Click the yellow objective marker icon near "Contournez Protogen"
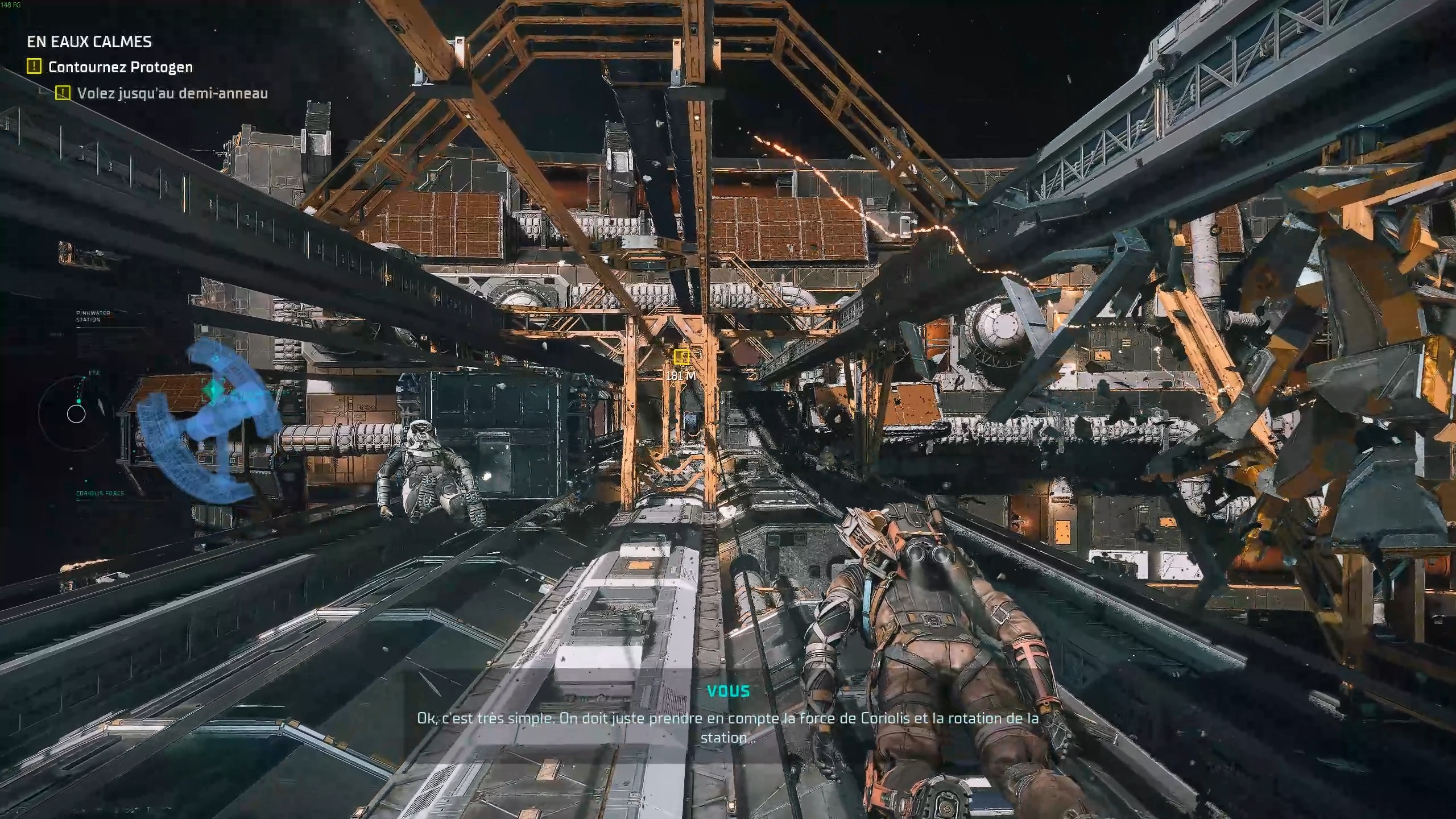1456x819 pixels. click(x=35, y=66)
